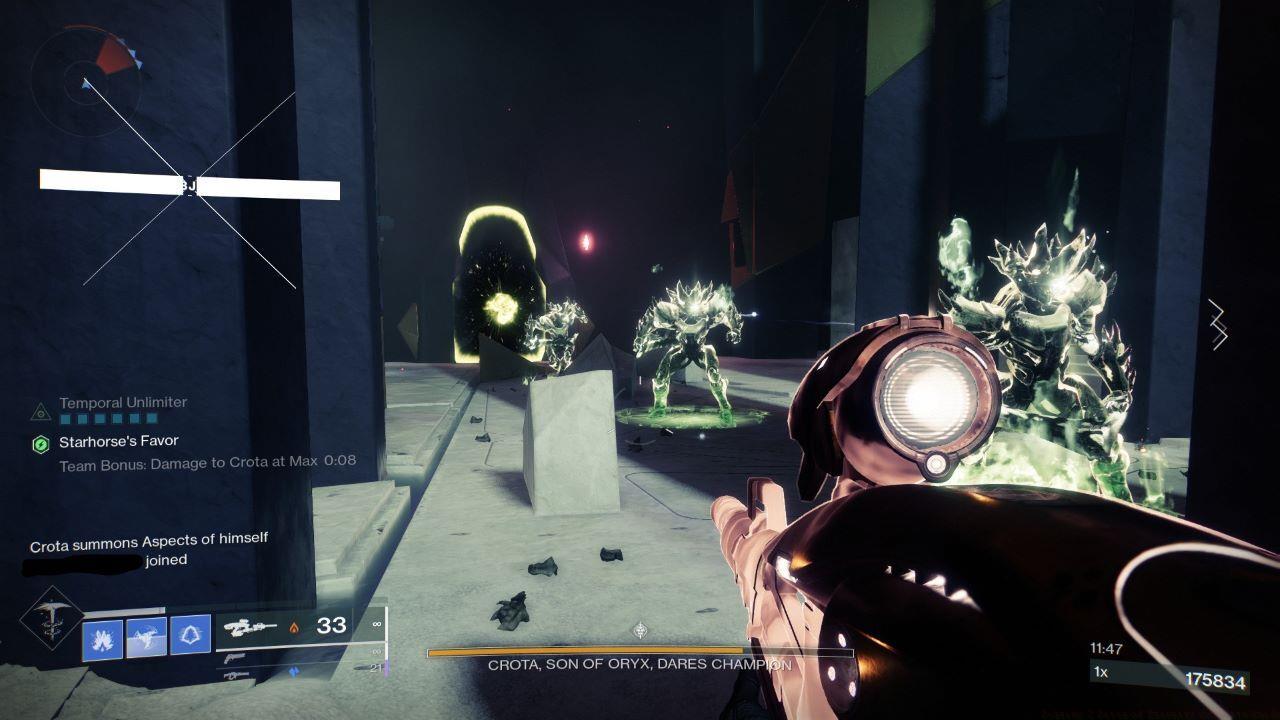Click the Starhorse's Favor buff icon
Screen dimensions: 1280x720
[x=41, y=445]
